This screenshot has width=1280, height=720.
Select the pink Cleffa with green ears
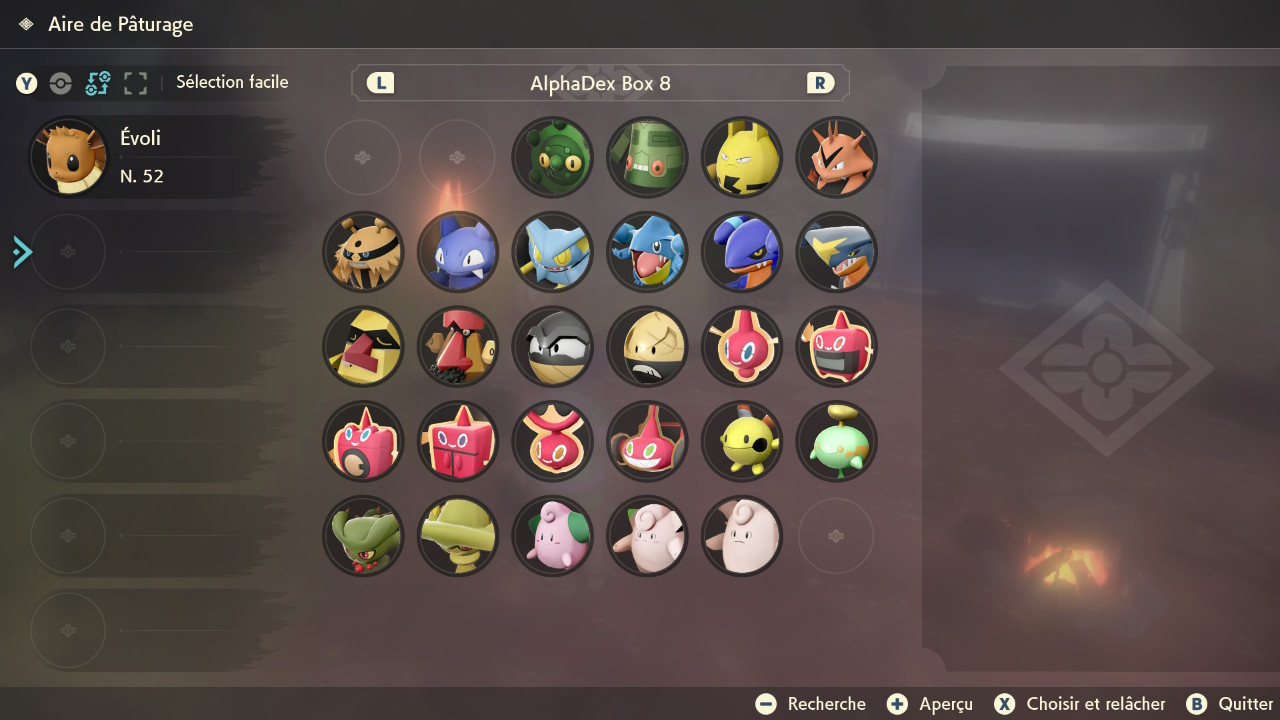[552, 536]
